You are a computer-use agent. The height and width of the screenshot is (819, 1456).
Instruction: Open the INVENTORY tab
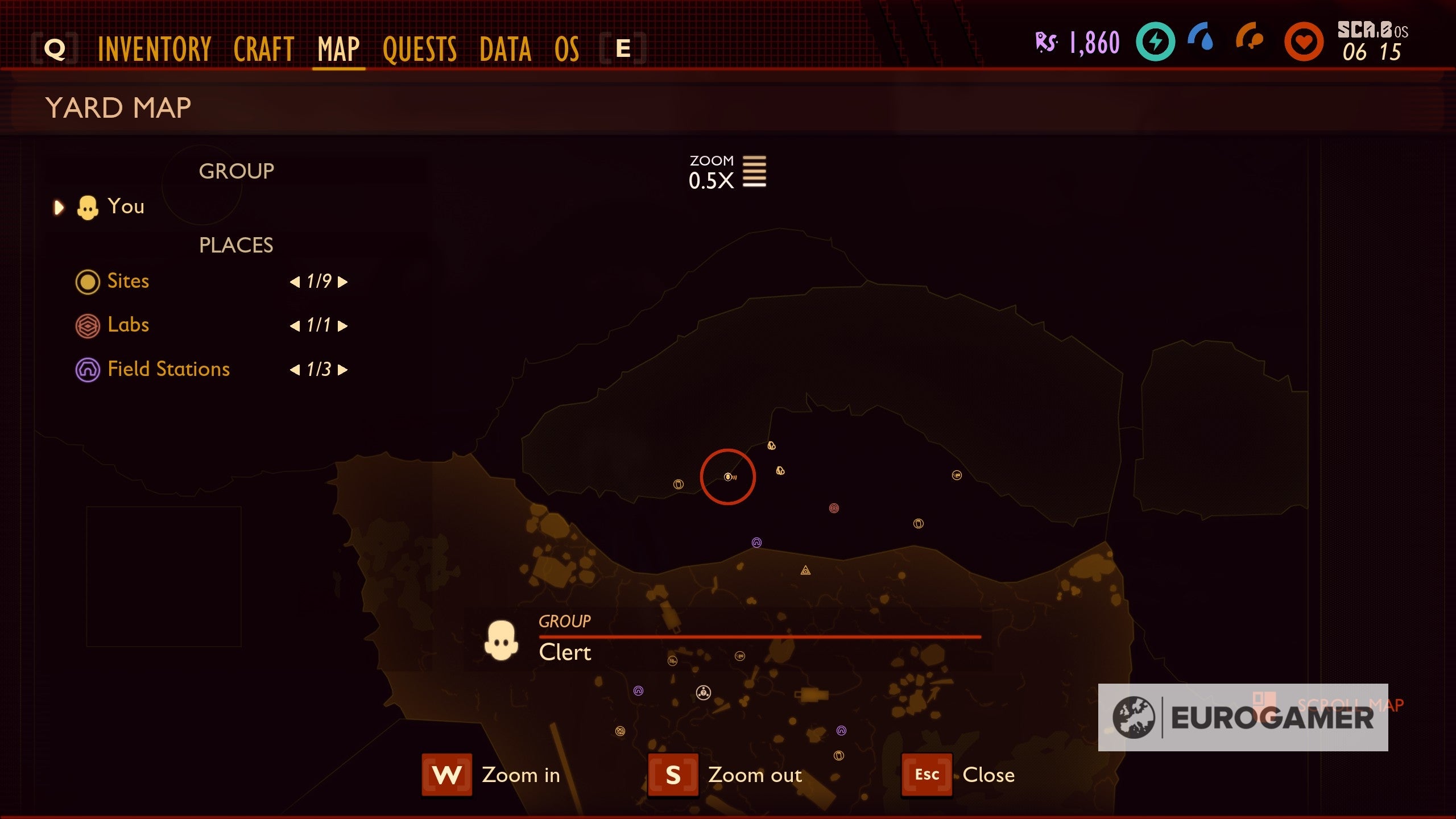(x=154, y=49)
